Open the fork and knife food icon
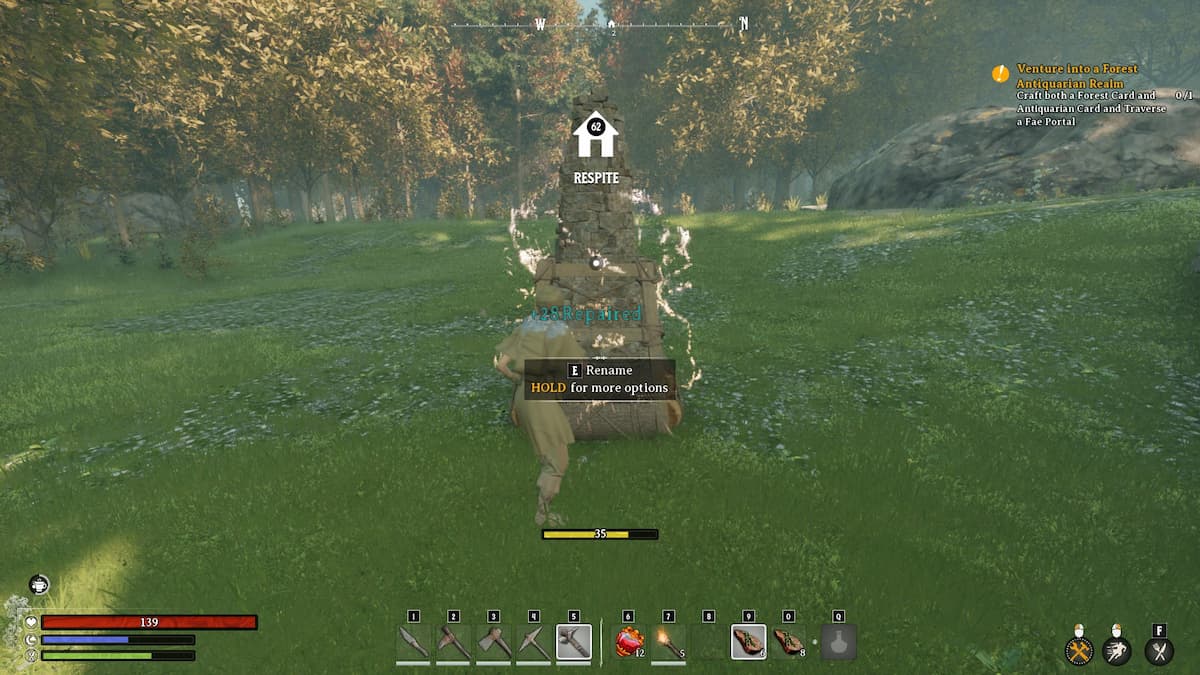Image resolution: width=1200 pixels, height=675 pixels. (x=1159, y=651)
